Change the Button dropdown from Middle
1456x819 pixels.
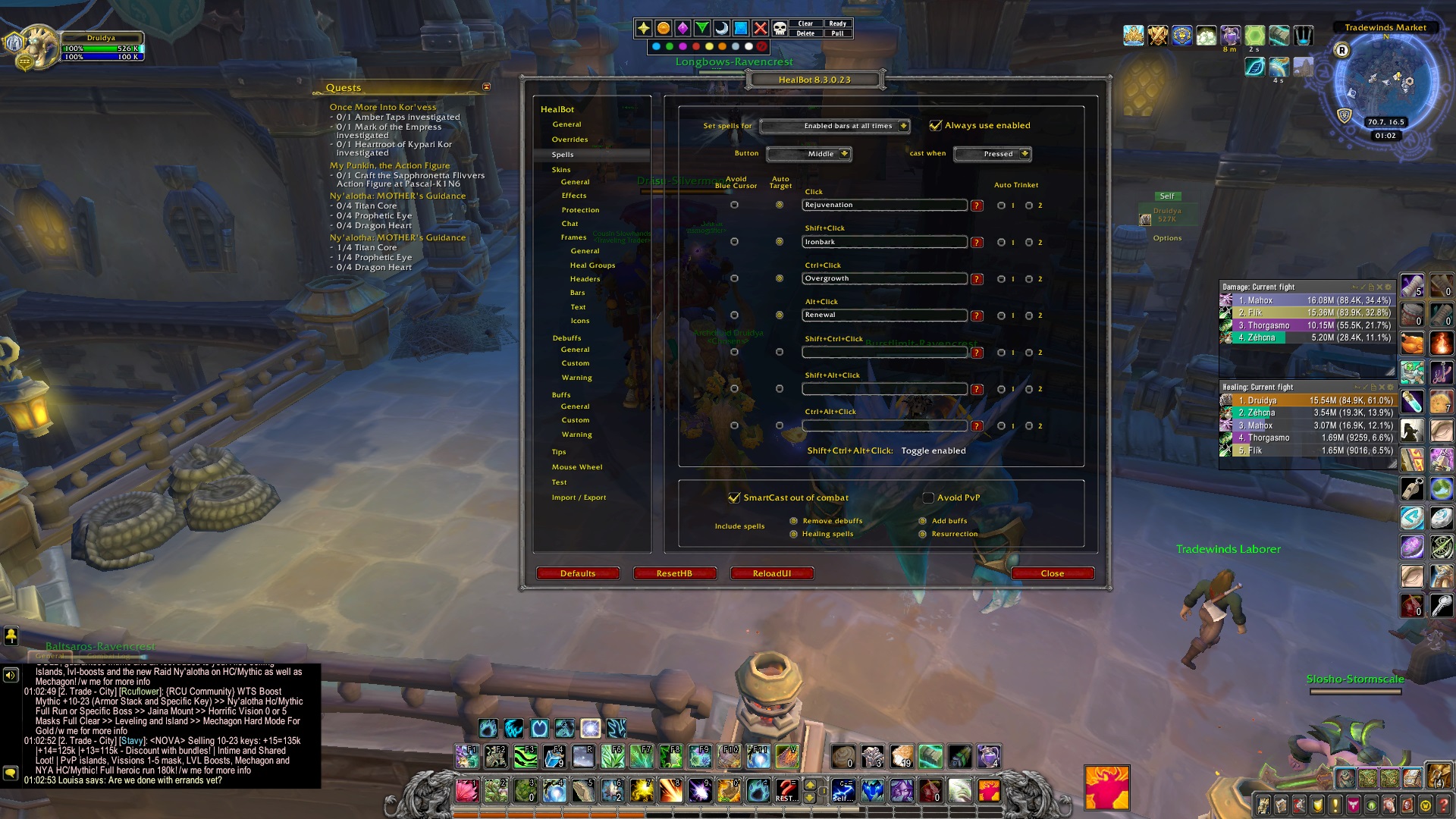(x=810, y=153)
